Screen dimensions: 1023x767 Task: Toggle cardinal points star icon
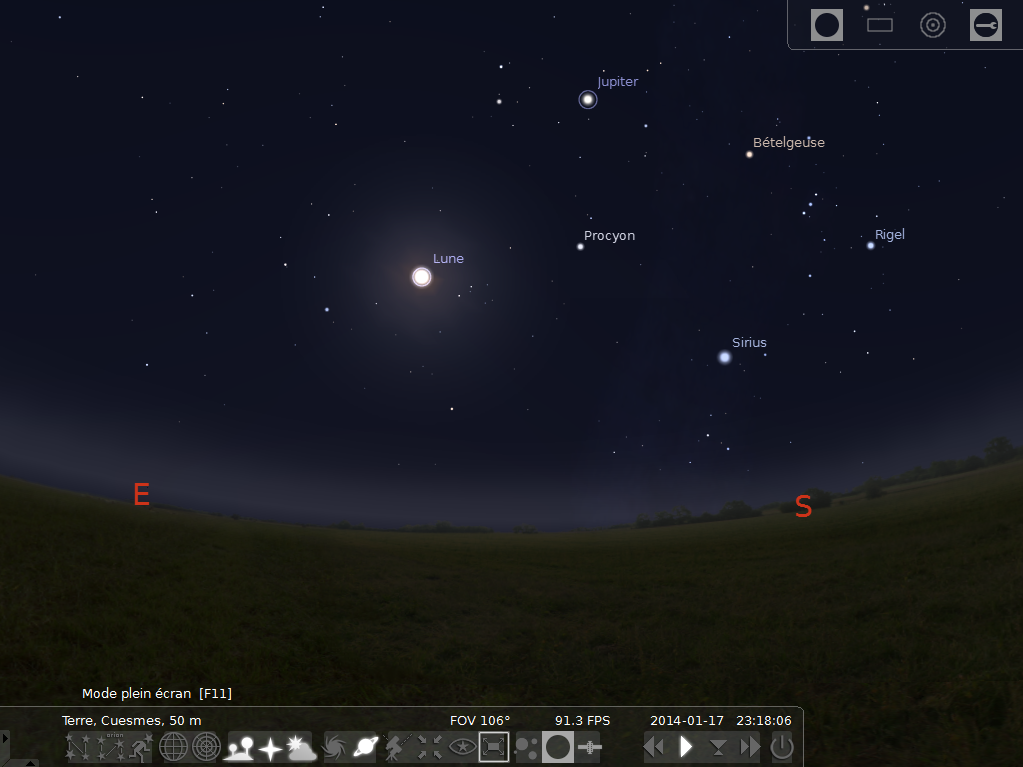[270, 746]
